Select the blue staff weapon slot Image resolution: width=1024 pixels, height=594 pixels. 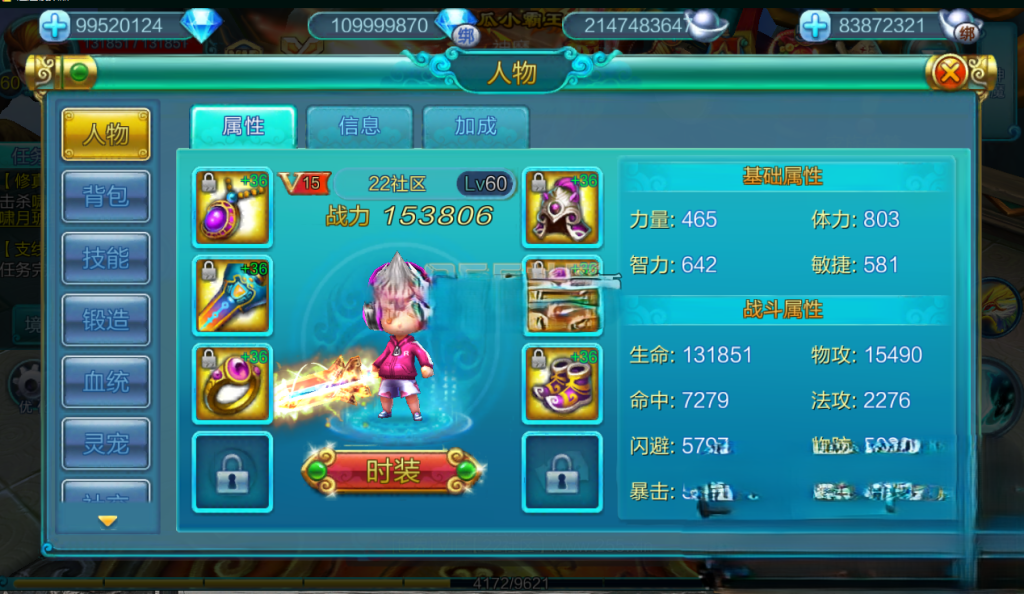(232, 295)
